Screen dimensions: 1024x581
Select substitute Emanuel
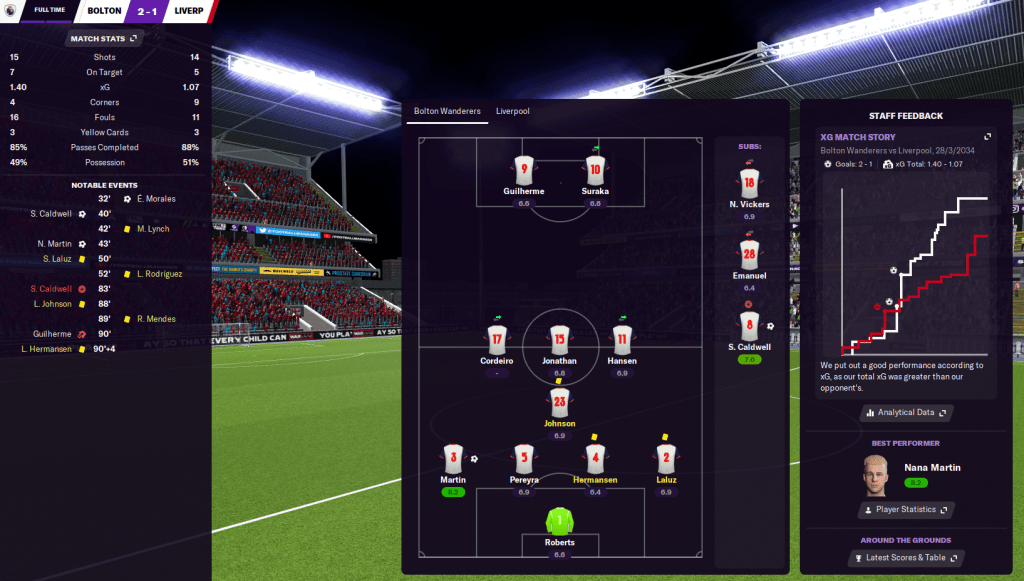[749, 254]
